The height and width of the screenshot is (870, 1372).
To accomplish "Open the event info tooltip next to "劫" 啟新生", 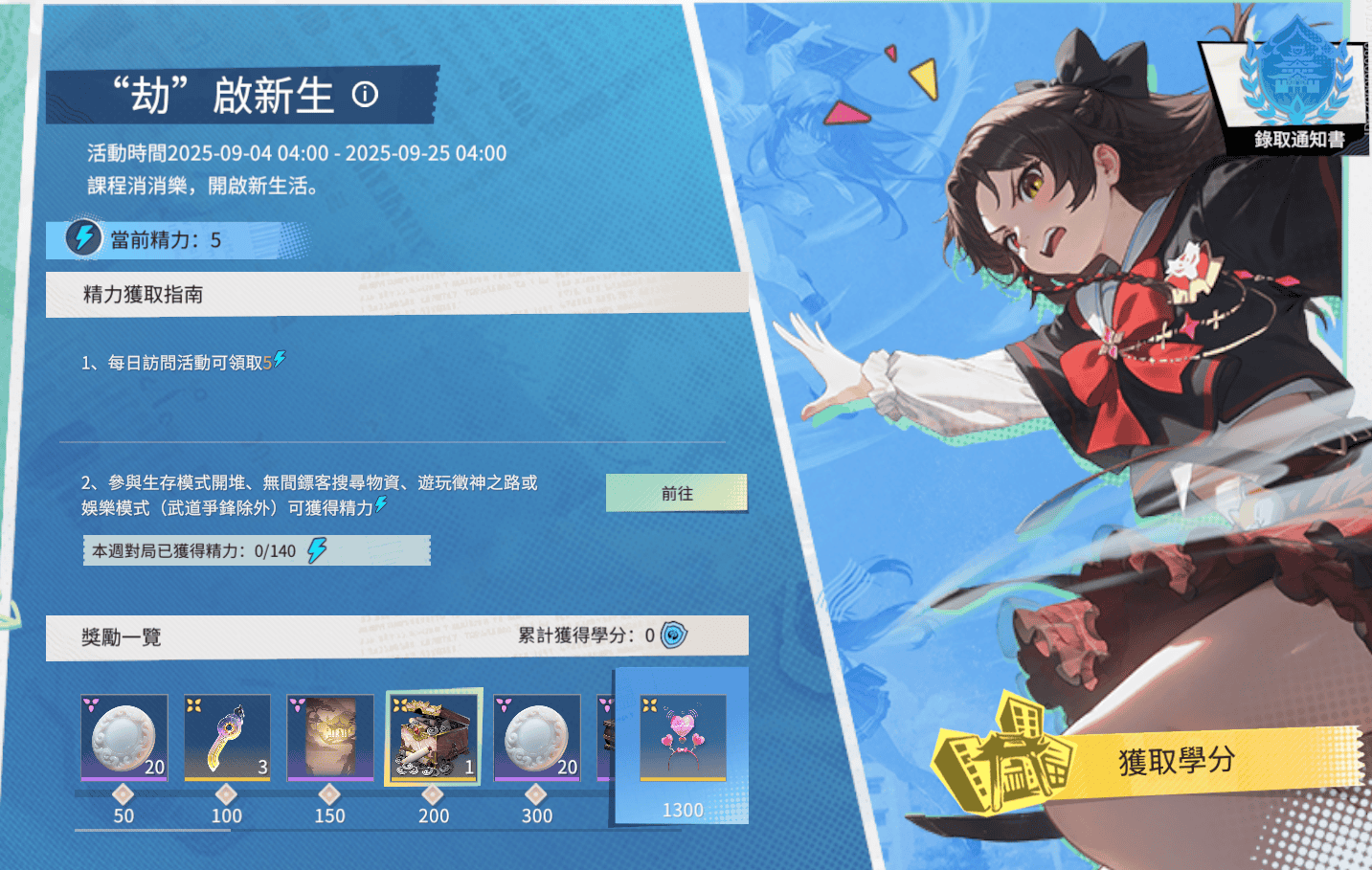I will (363, 95).
